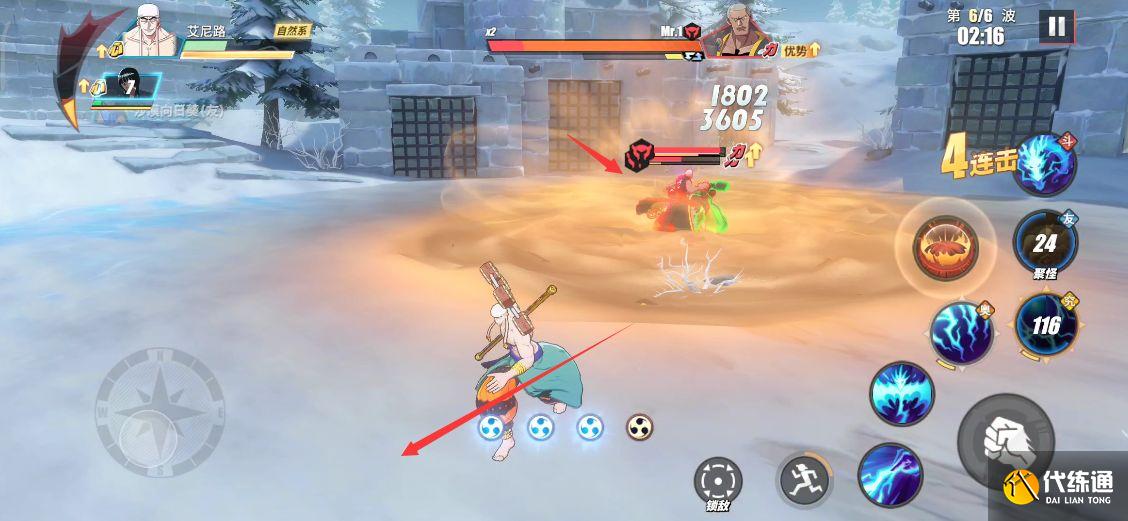The height and width of the screenshot is (521, 1128).
Task: Cast the lightning orb ultimate marked 奥
Action: click(961, 333)
